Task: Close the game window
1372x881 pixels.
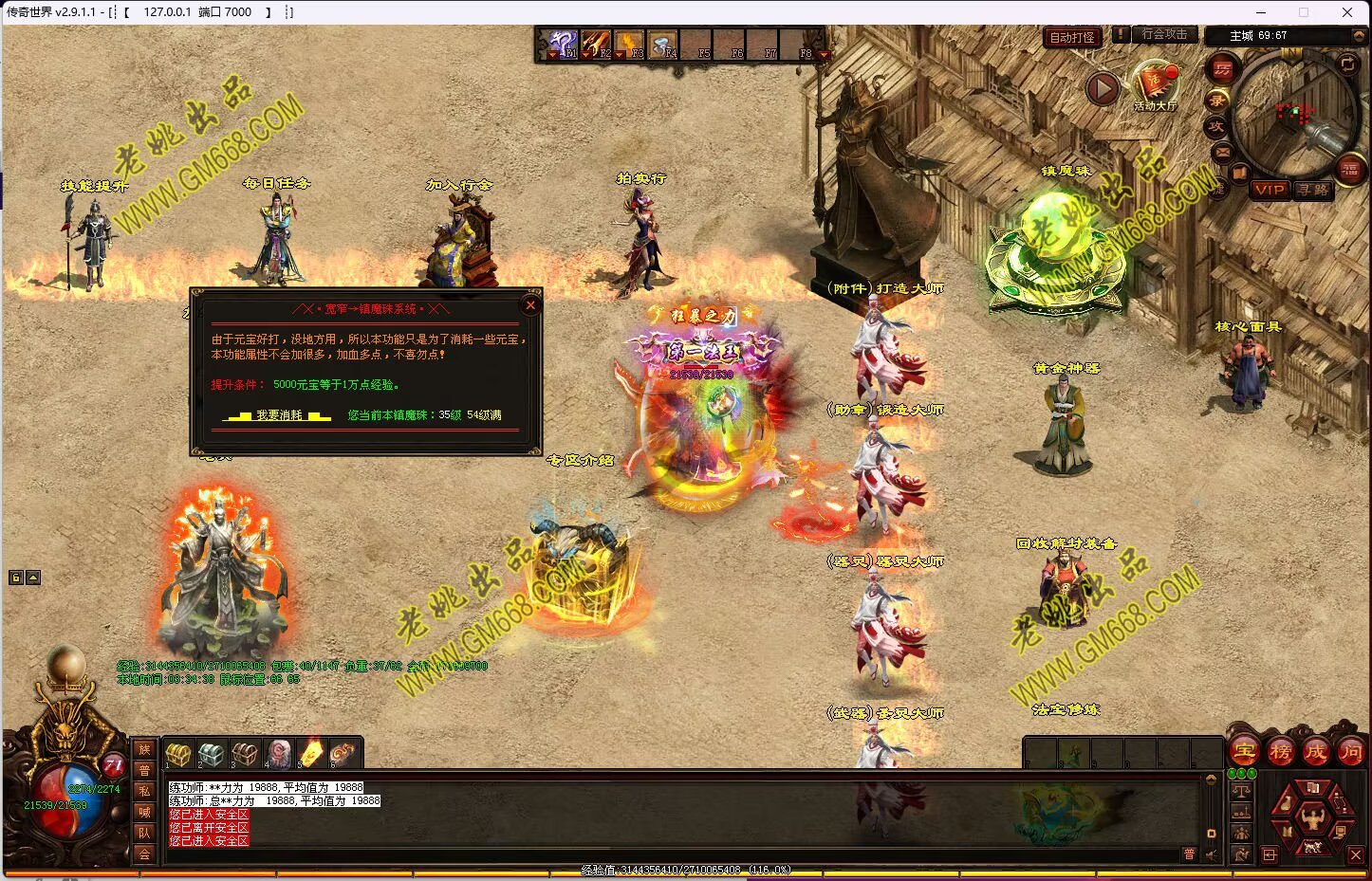Action: (x=1347, y=12)
